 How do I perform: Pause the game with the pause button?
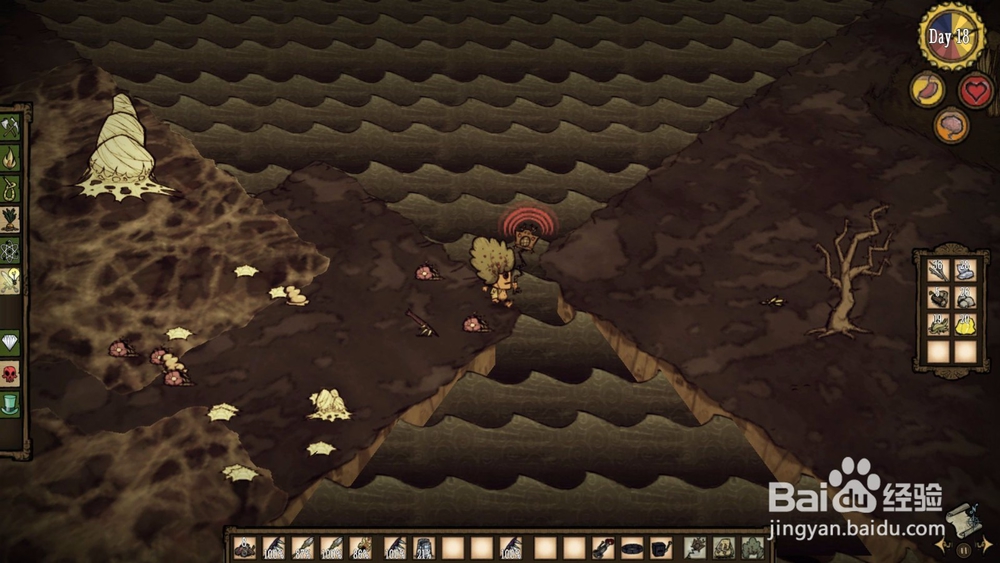pos(964,549)
